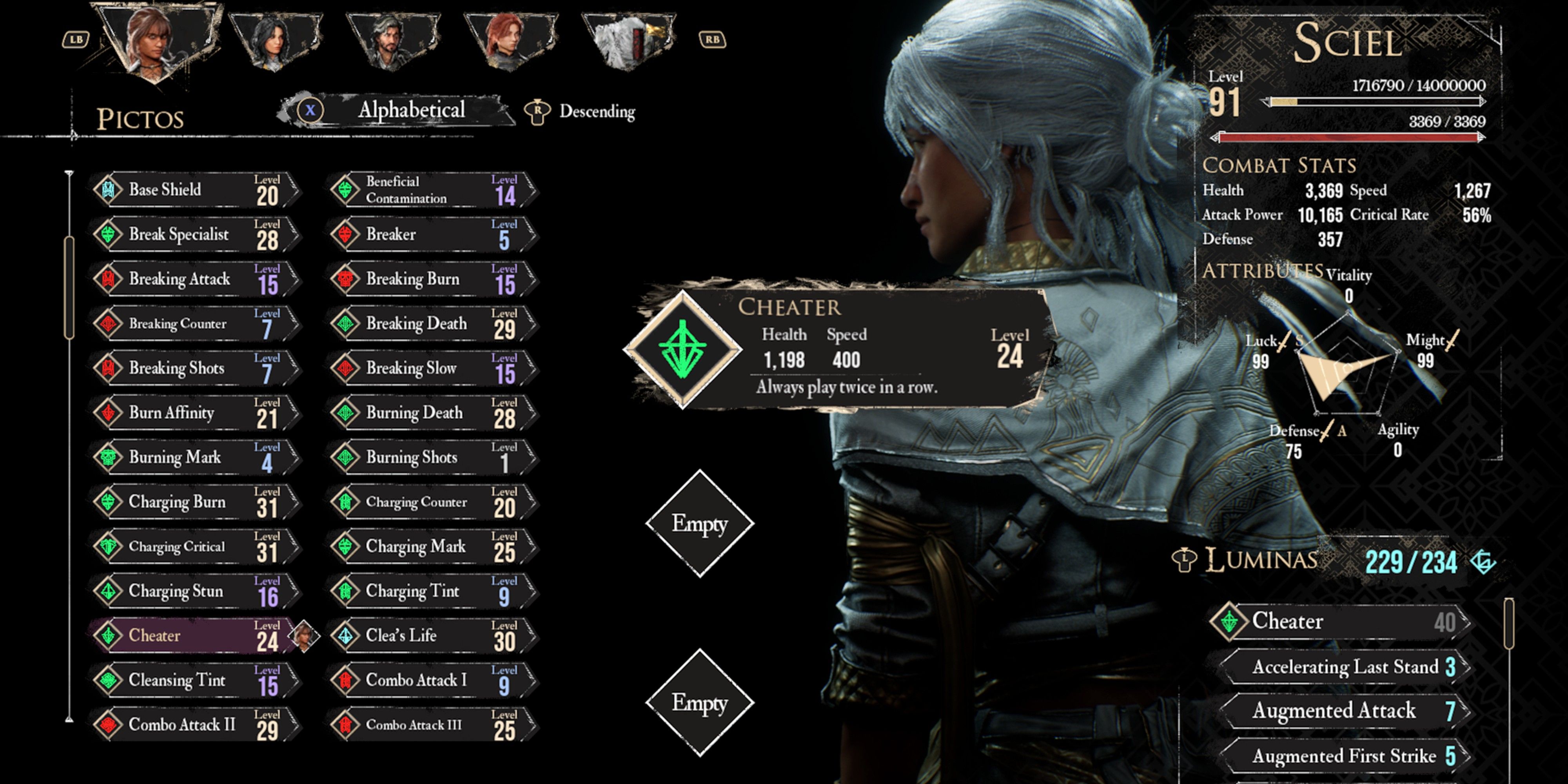Open the Alphabetical sorting dropdown
The image size is (1568, 784).
411,110
